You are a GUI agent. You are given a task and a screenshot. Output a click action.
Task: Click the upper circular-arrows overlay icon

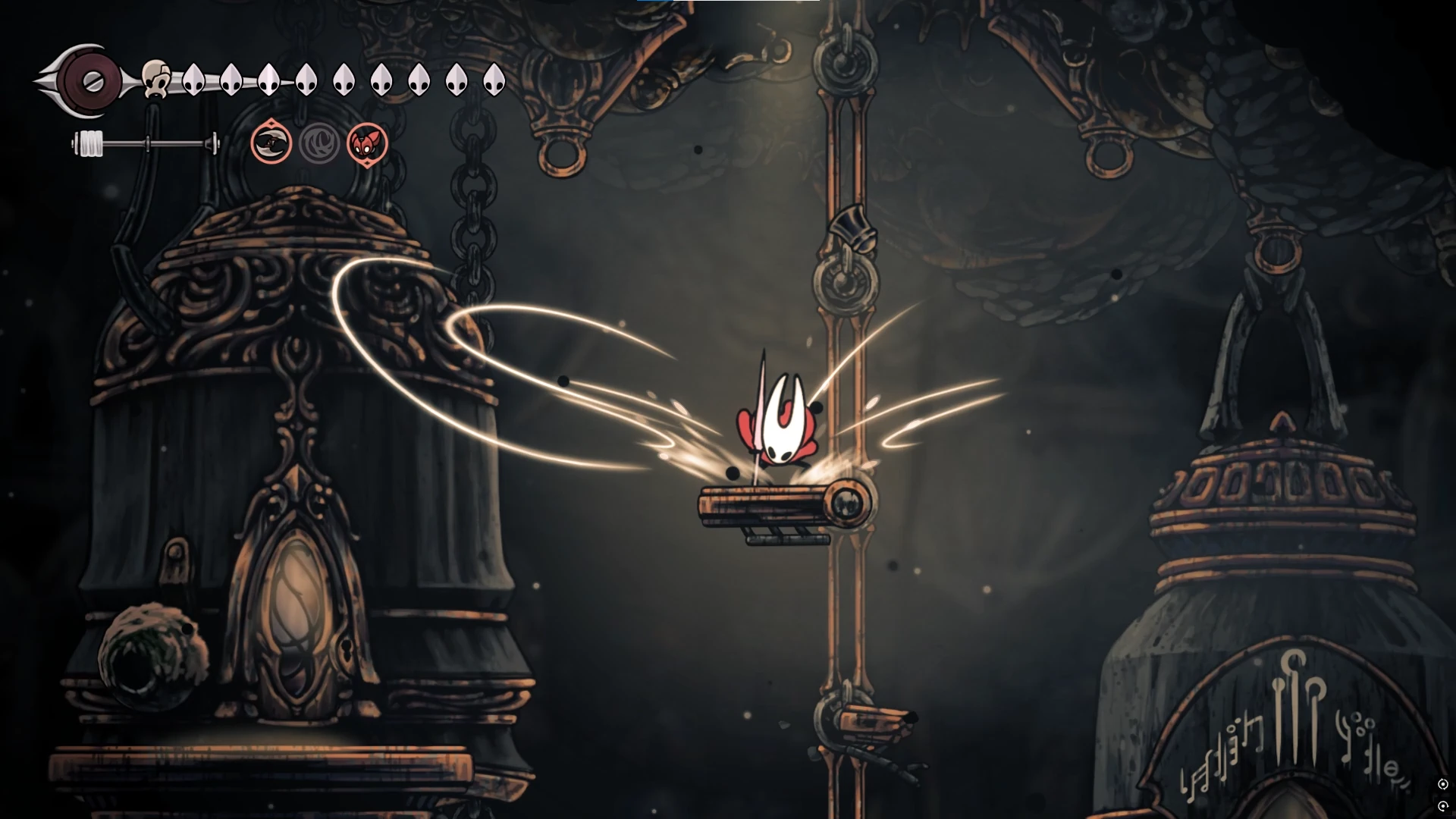(1442, 784)
